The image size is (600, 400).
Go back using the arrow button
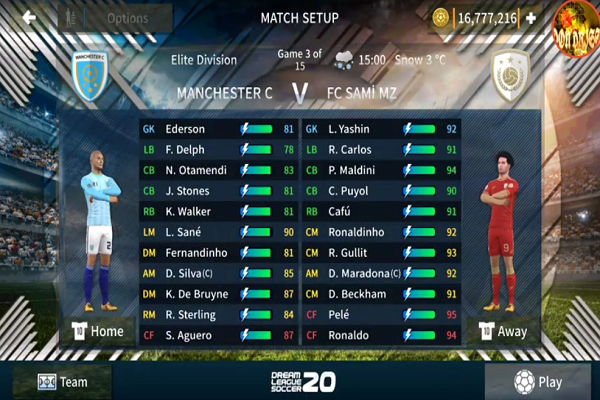click(x=29, y=17)
